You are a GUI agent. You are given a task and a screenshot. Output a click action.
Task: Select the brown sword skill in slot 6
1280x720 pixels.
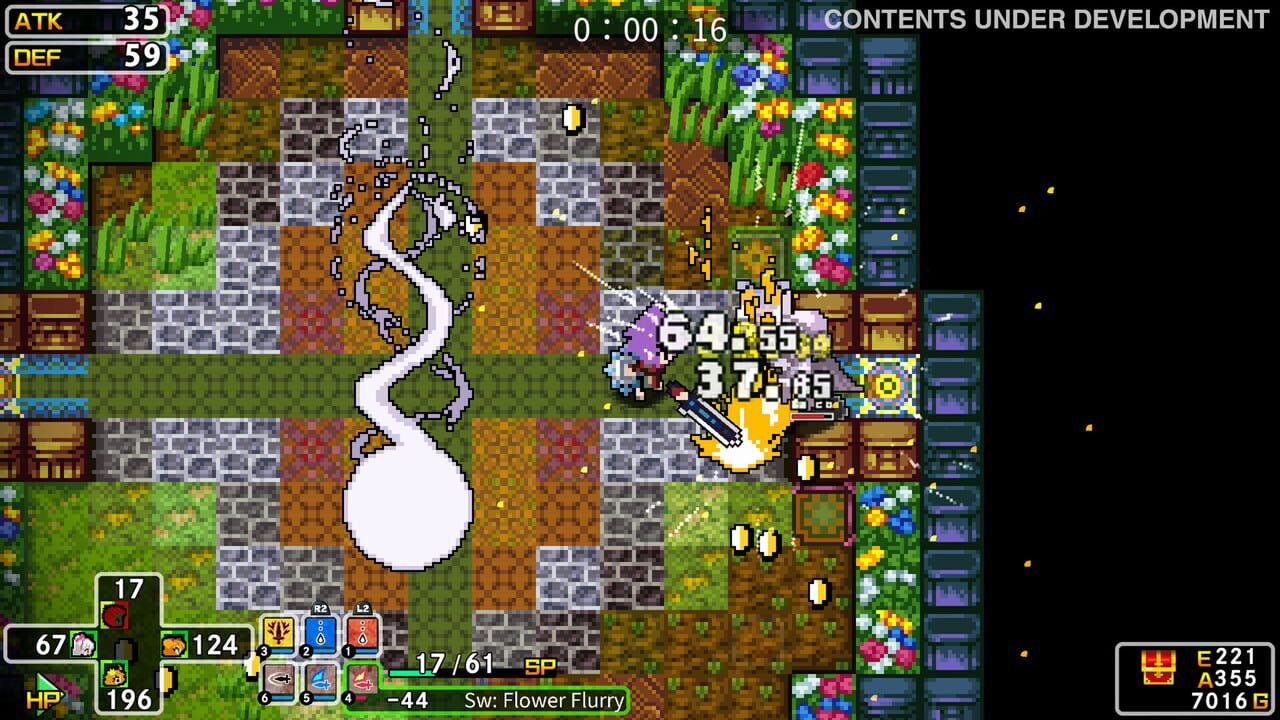tap(277, 680)
